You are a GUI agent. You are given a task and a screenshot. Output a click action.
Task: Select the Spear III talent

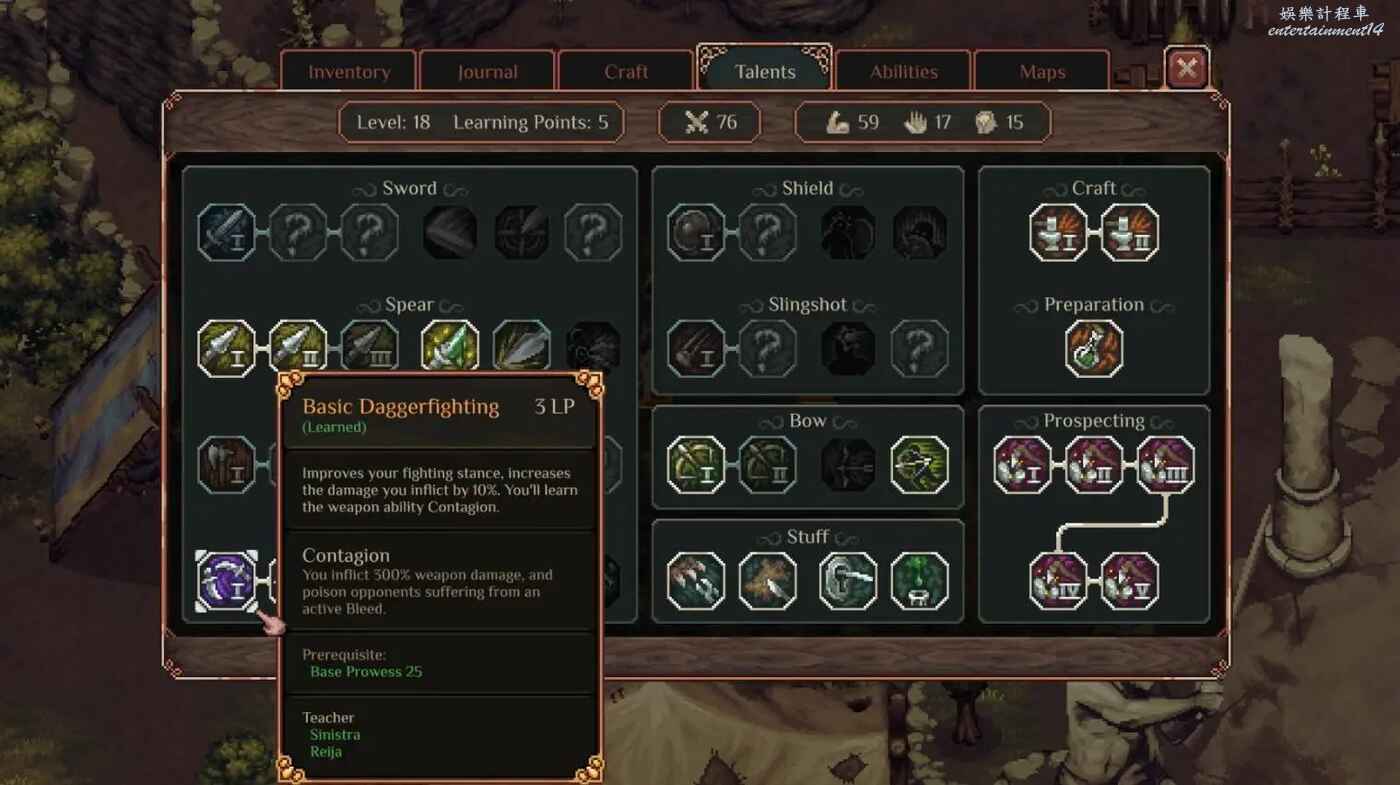coord(370,349)
